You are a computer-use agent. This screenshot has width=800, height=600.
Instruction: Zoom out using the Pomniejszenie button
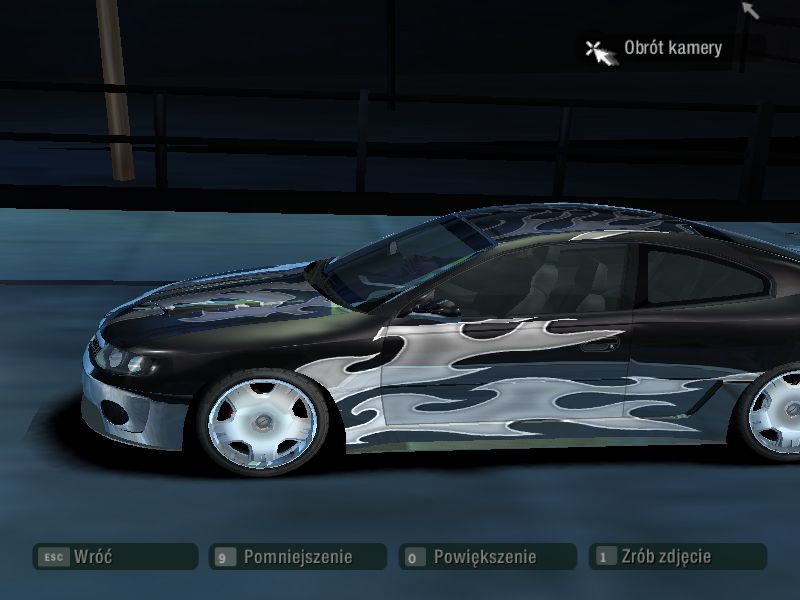pos(298,557)
